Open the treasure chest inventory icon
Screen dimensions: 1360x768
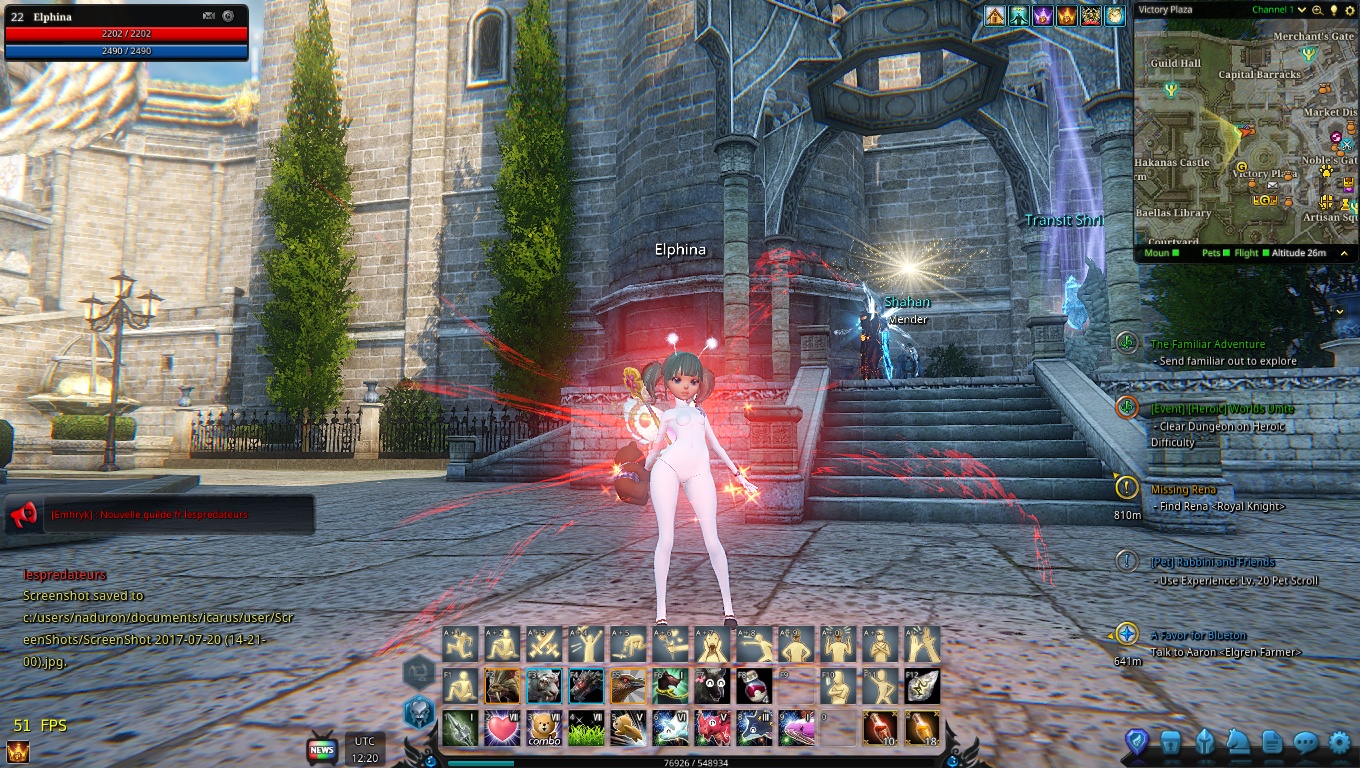(x=1171, y=742)
